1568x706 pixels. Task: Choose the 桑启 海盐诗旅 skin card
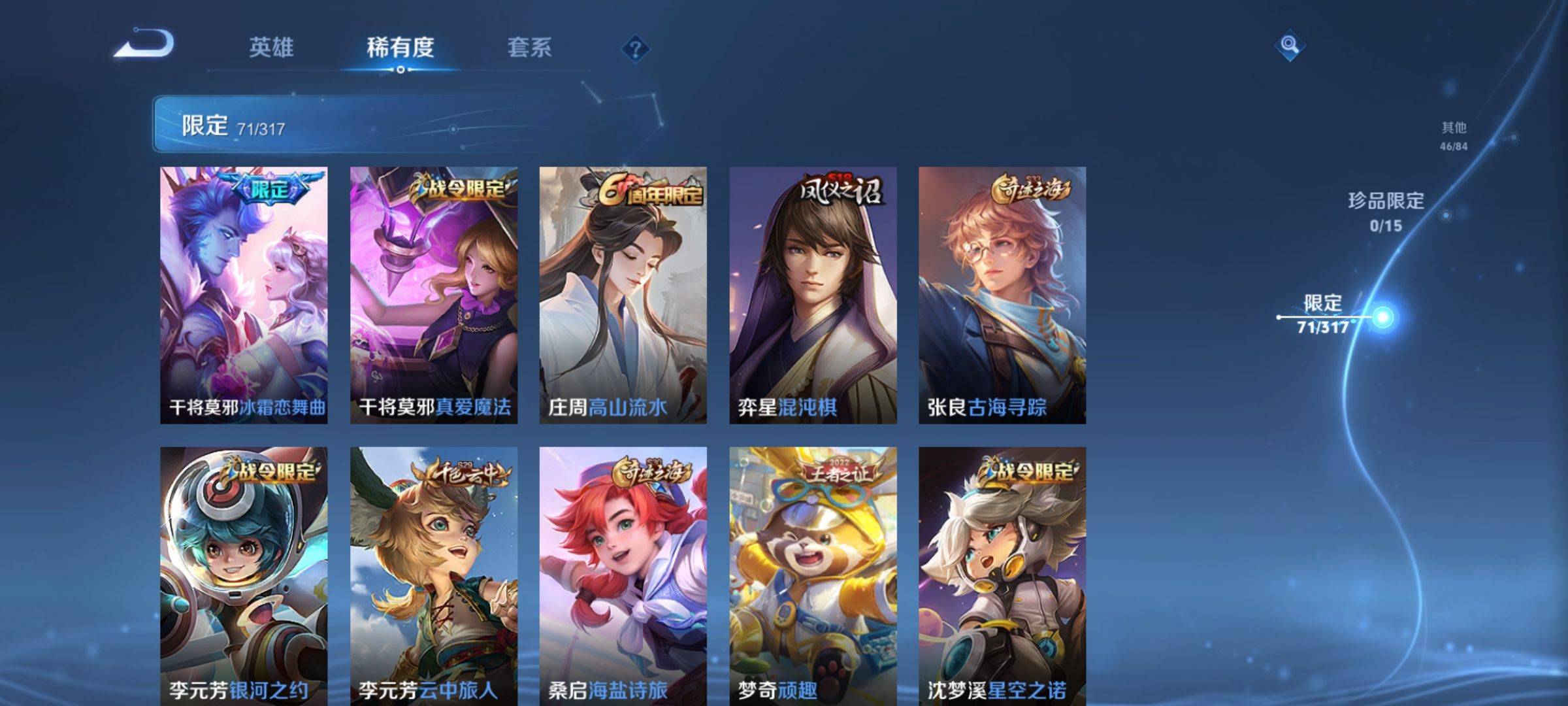coord(623,575)
